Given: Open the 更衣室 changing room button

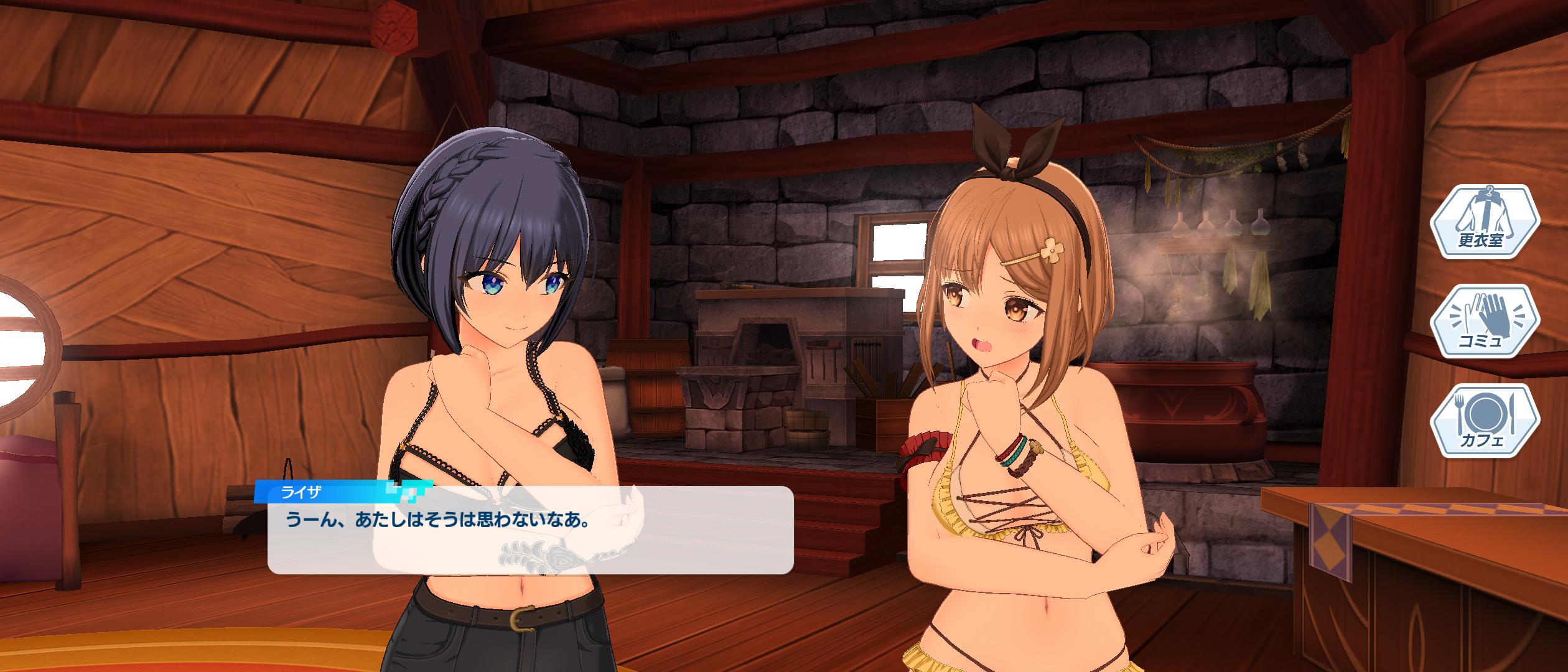Looking at the screenshot, I should [x=1484, y=222].
